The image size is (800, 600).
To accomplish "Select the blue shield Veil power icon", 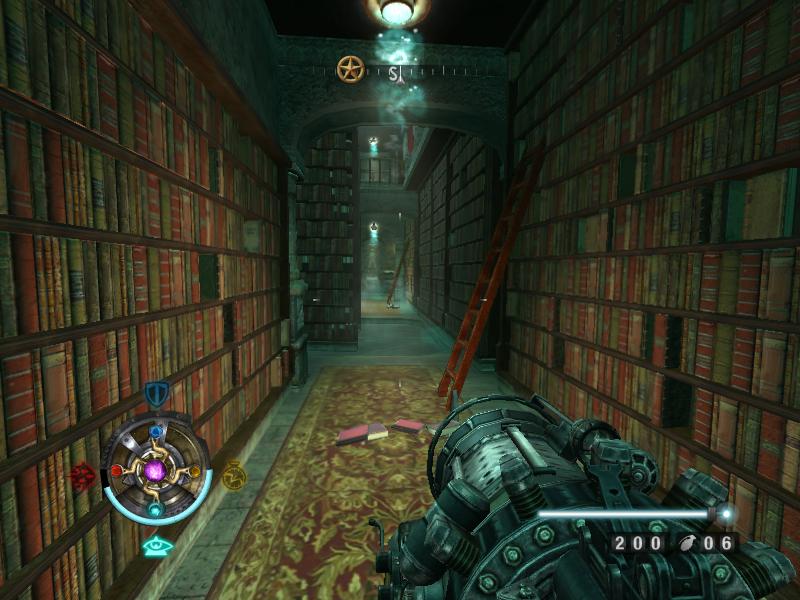I will coord(155,394).
